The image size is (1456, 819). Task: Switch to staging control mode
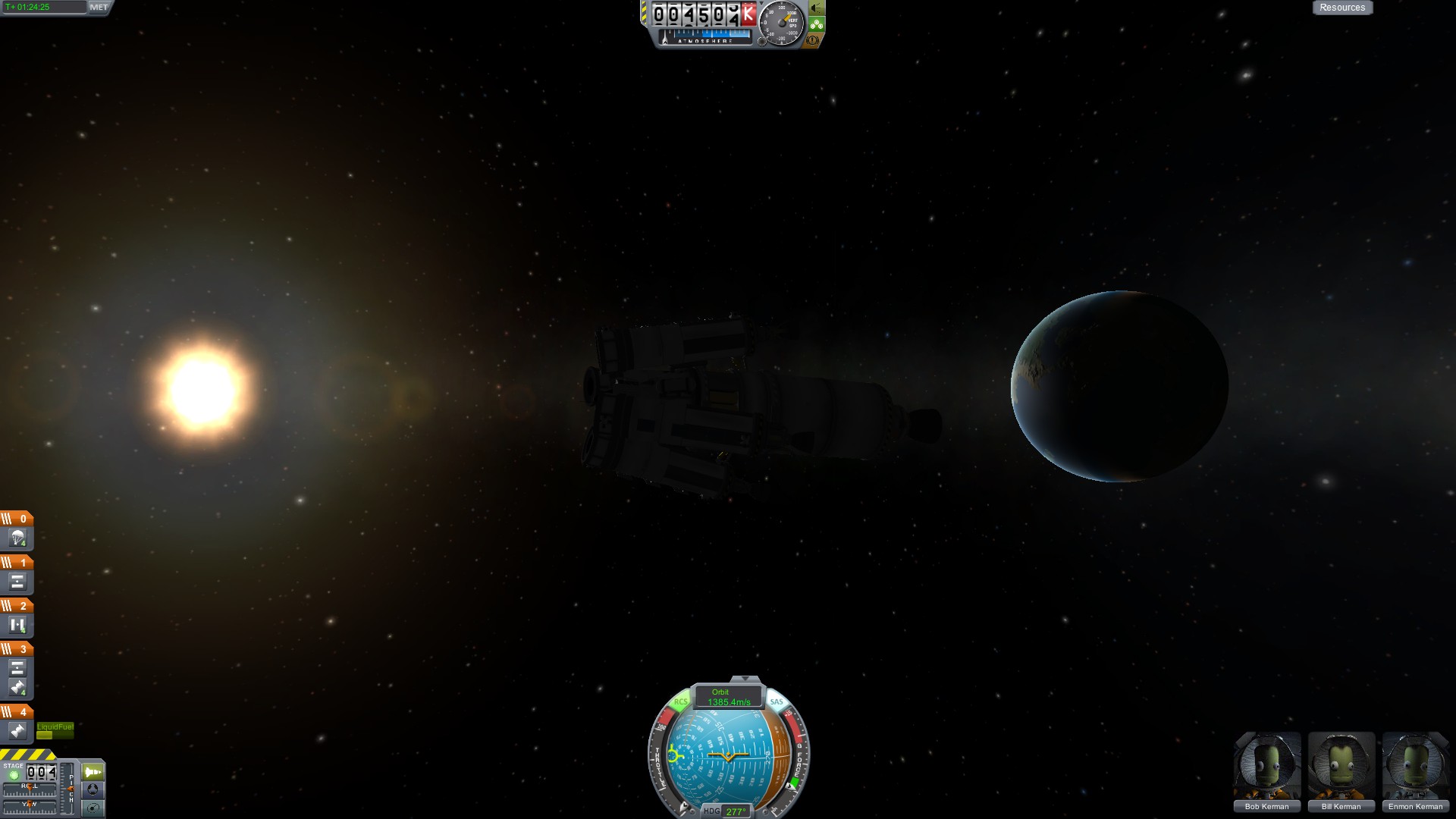[x=93, y=772]
